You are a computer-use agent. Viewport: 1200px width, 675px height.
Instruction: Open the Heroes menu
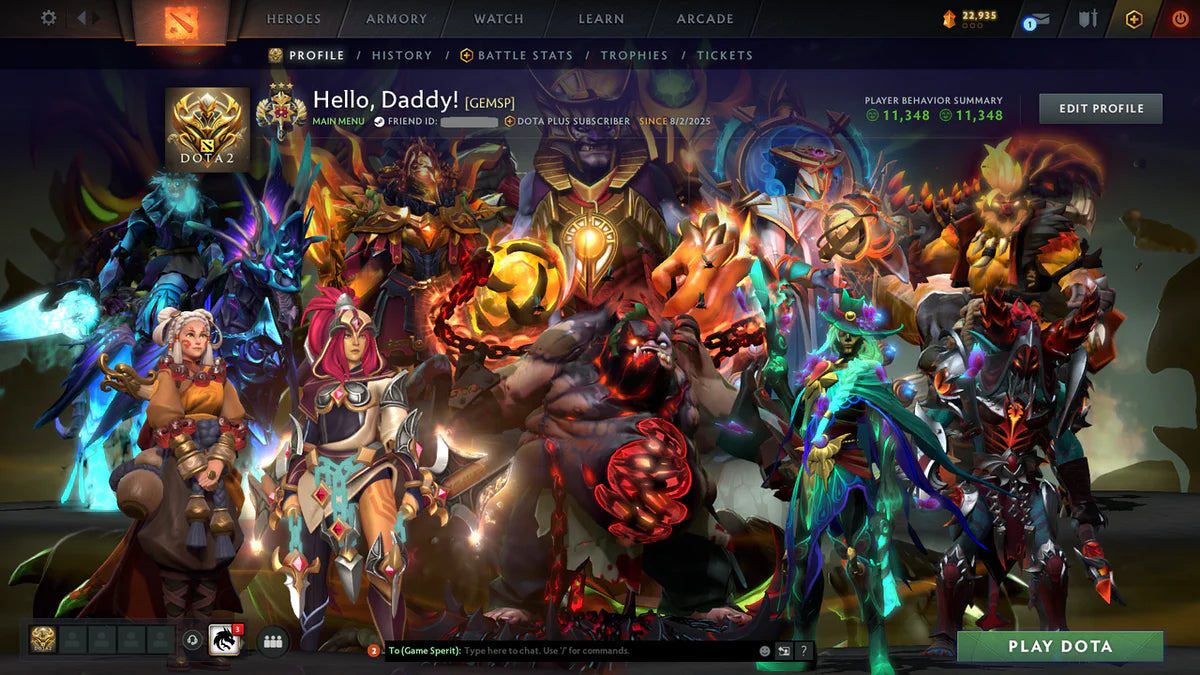click(x=294, y=18)
